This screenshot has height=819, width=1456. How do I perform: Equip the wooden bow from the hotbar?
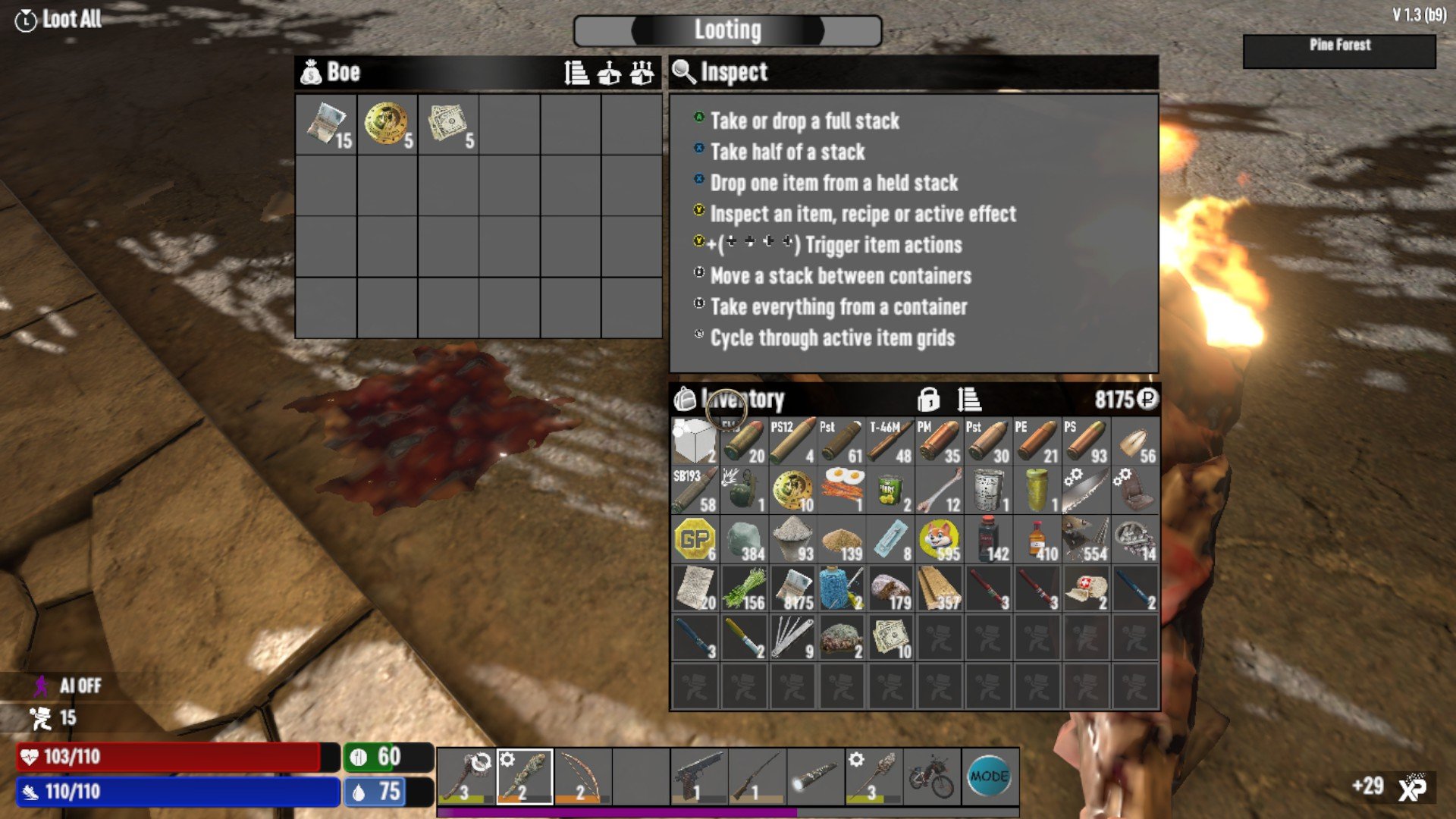tap(582, 777)
